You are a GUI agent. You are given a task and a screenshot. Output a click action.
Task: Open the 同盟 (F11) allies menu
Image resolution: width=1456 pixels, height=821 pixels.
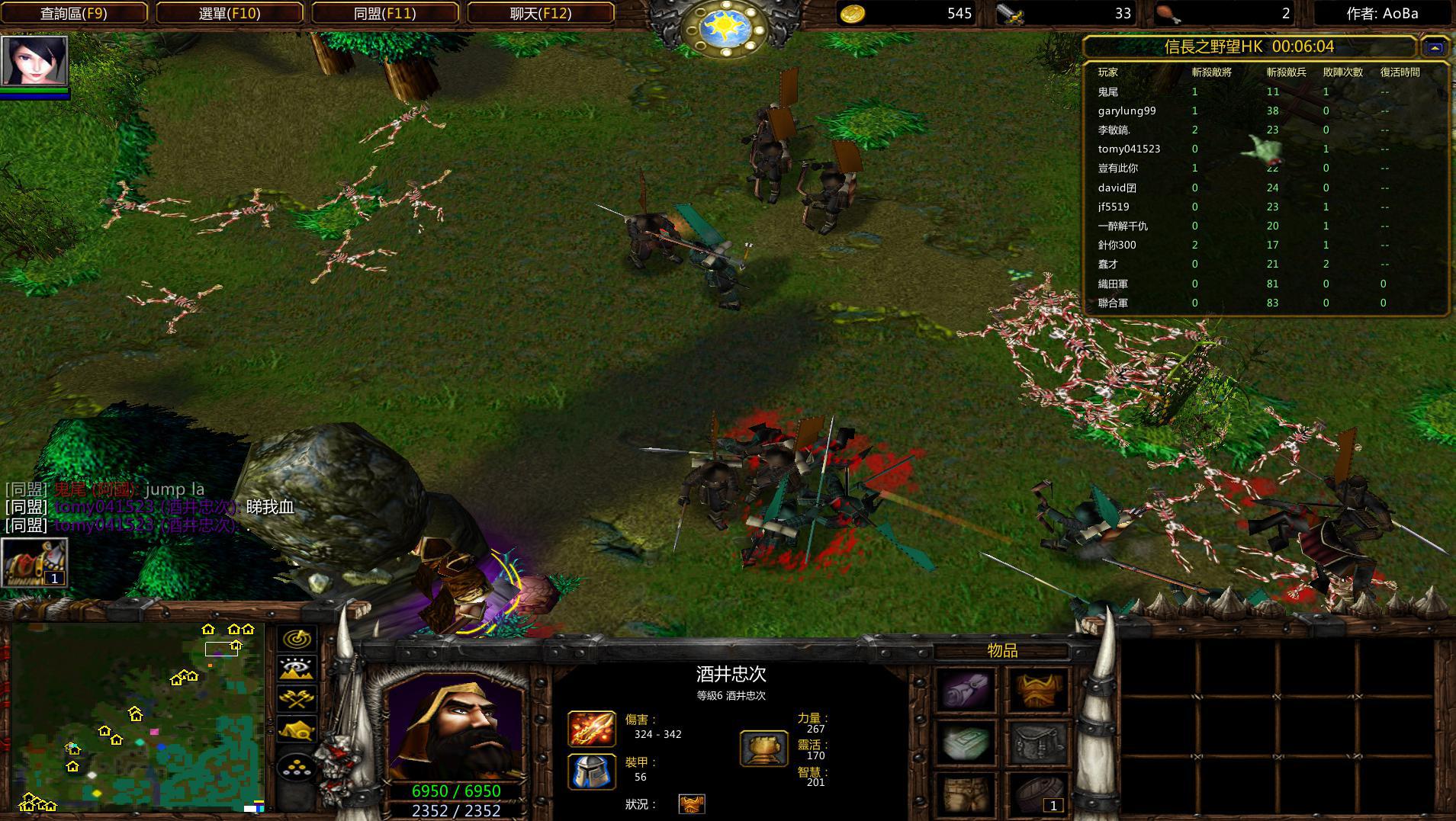tap(385, 13)
